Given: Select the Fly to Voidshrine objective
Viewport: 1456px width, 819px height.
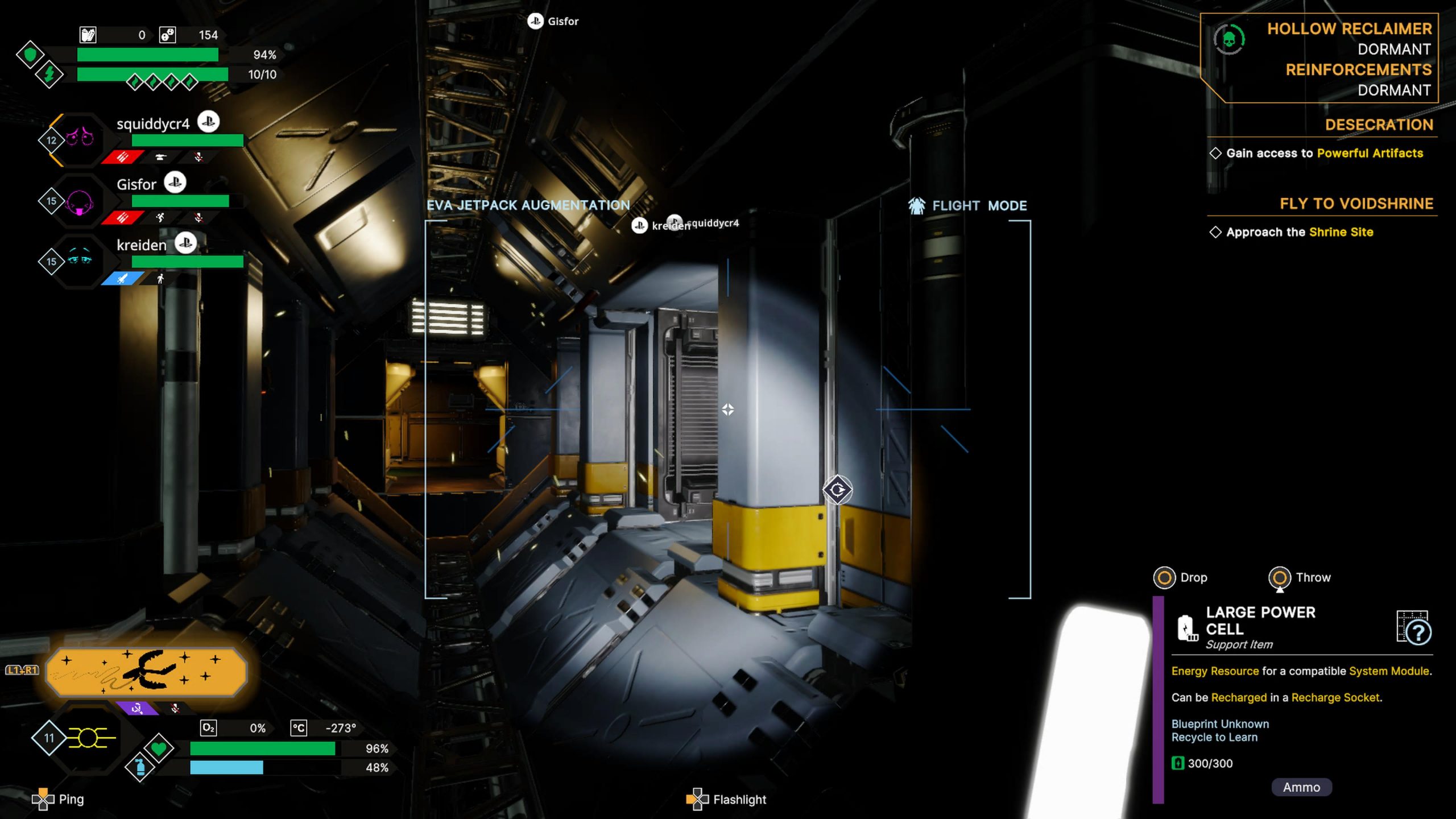Looking at the screenshot, I should click(1356, 204).
